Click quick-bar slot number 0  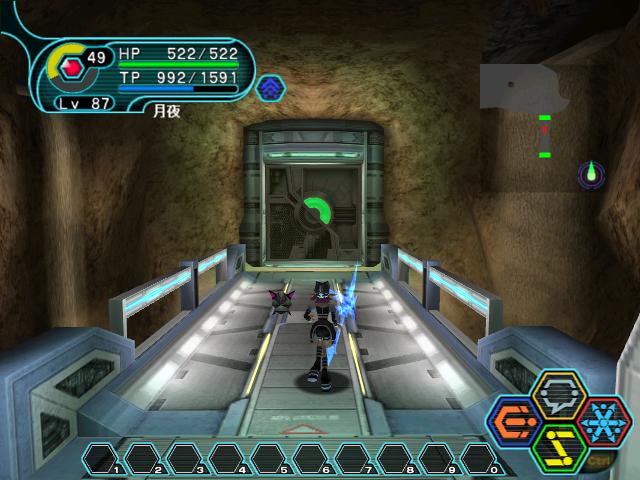coord(479,459)
